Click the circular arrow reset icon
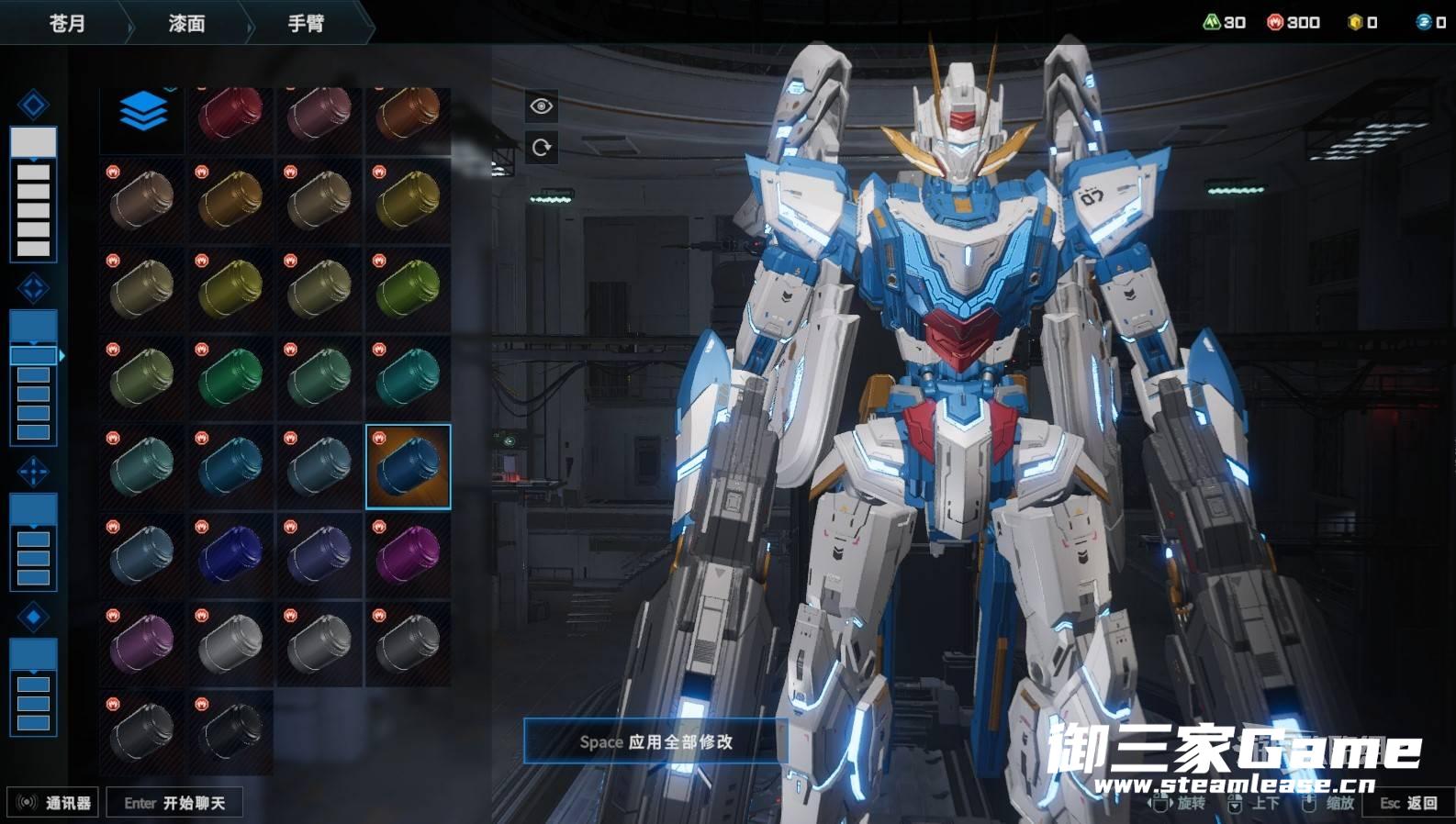This screenshot has height=824, width=1456. click(x=542, y=147)
